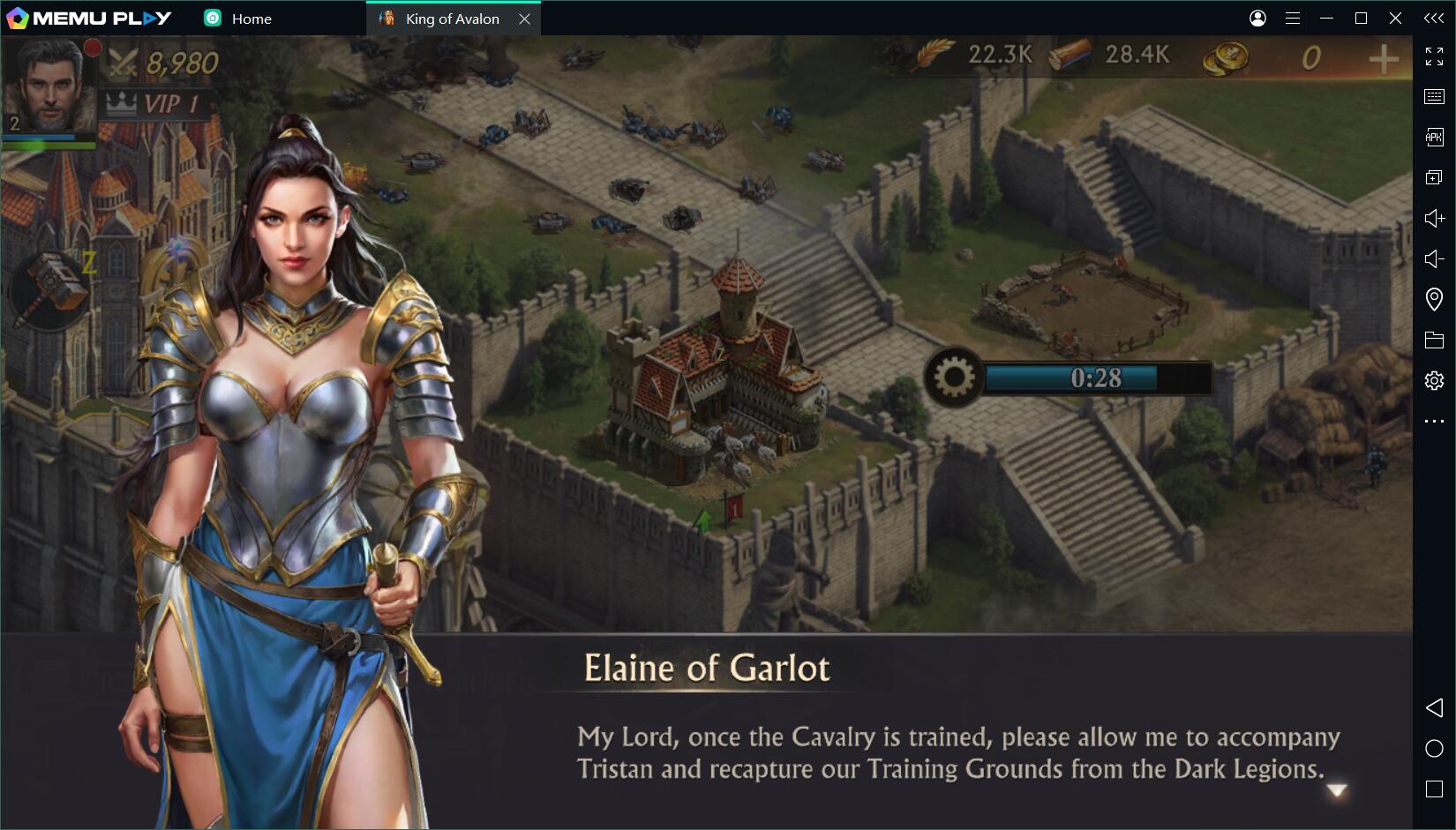Screen dimensions: 1456x830
Task: Advance dialogue with the white arrow
Action: click(1337, 790)
